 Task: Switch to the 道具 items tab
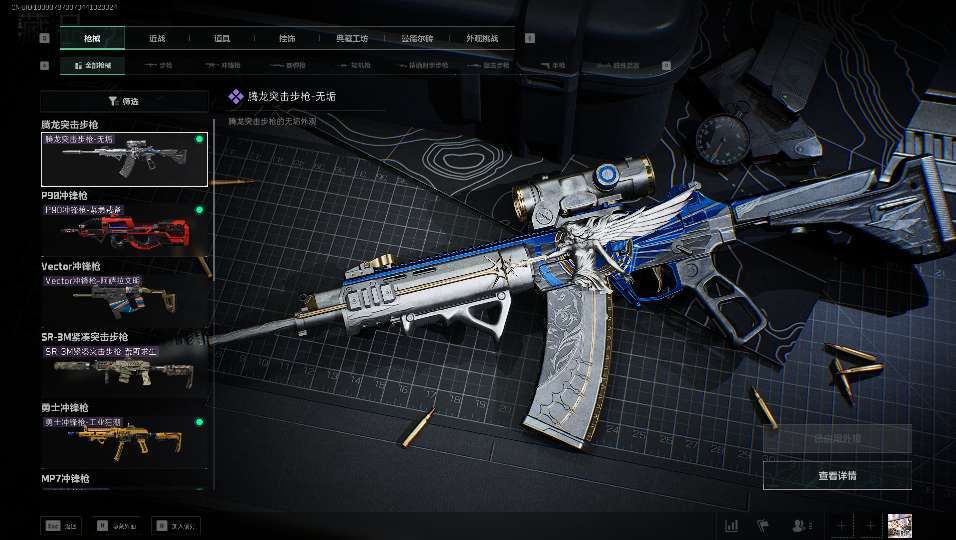tap(222, 39)
